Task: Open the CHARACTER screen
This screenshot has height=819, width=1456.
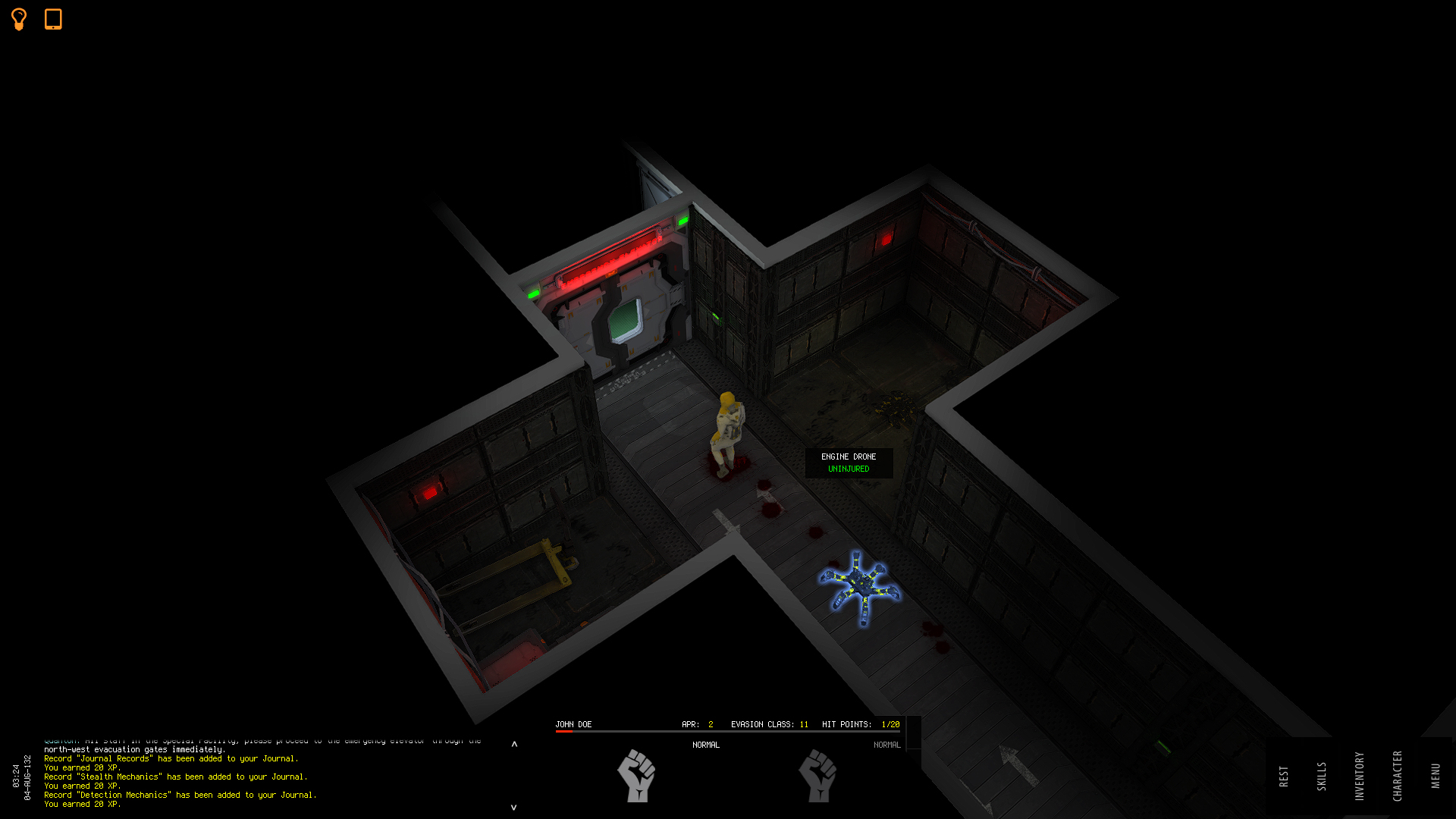Action: (x=1397, y=775)
